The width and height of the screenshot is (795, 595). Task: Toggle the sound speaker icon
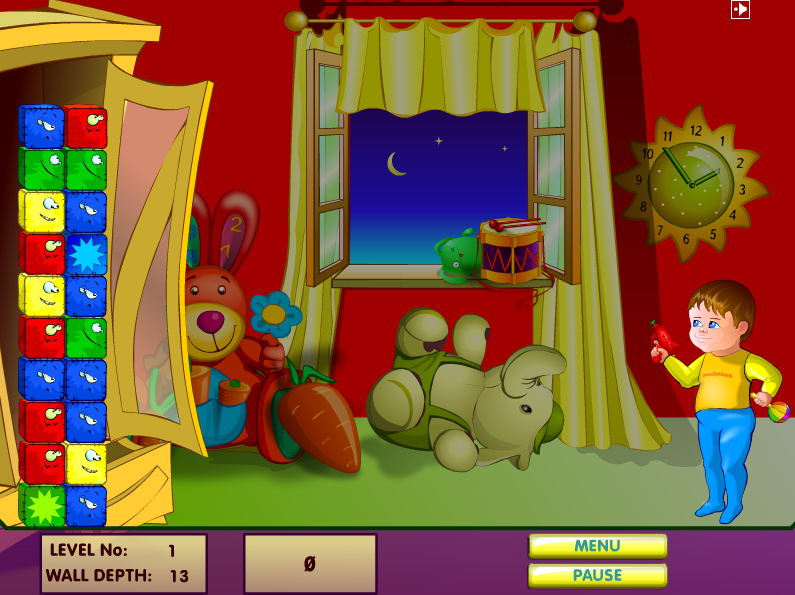pos(740,9)
